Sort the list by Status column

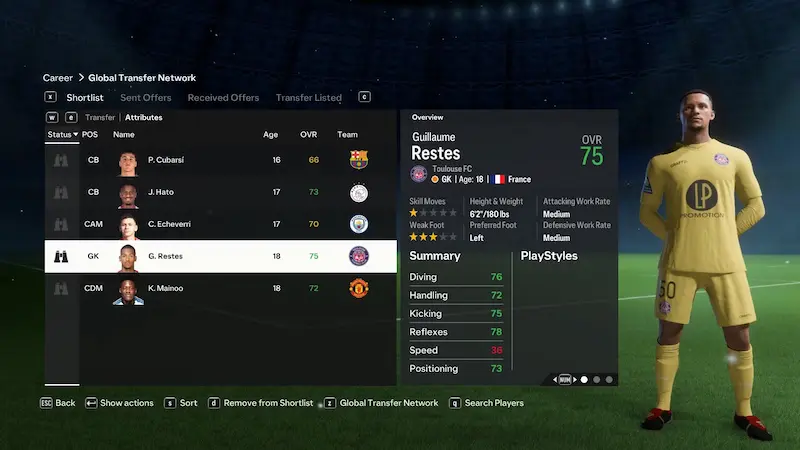point(62,134)
